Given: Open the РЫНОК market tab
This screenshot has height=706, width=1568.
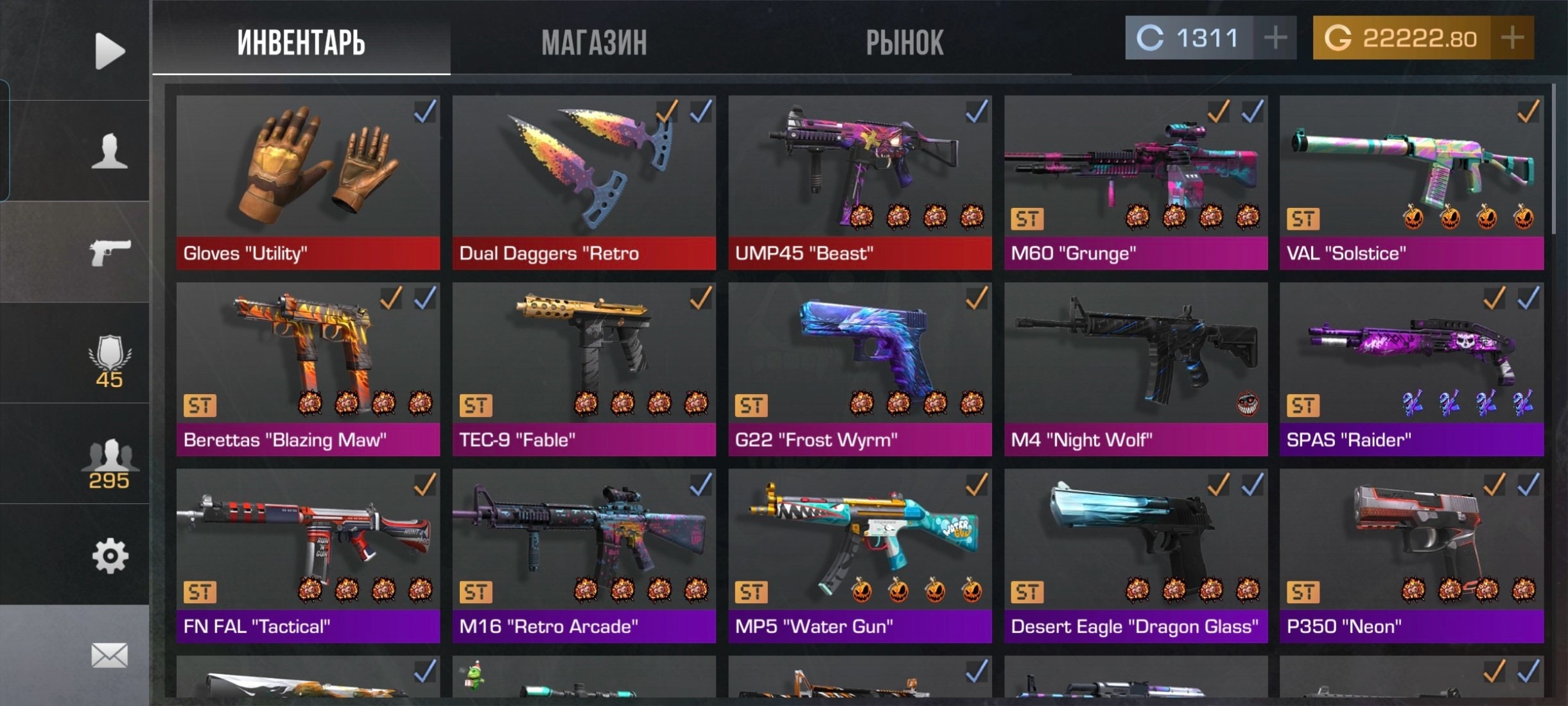Looking at the screenshot, I should [904, 42].
